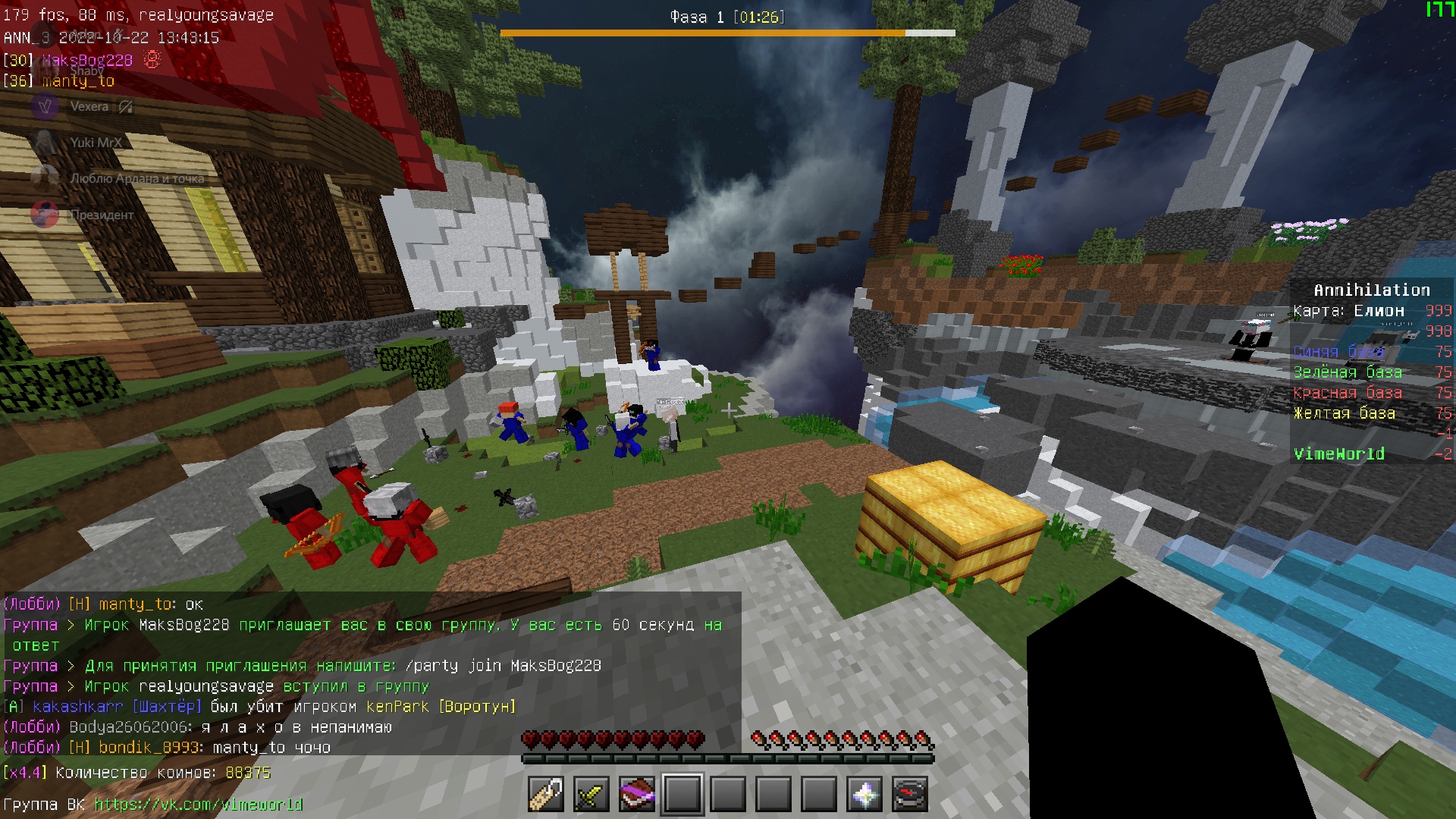Click party member manty_to in the list
This screenshot has width=1456, height=819.
click(78, 81)
